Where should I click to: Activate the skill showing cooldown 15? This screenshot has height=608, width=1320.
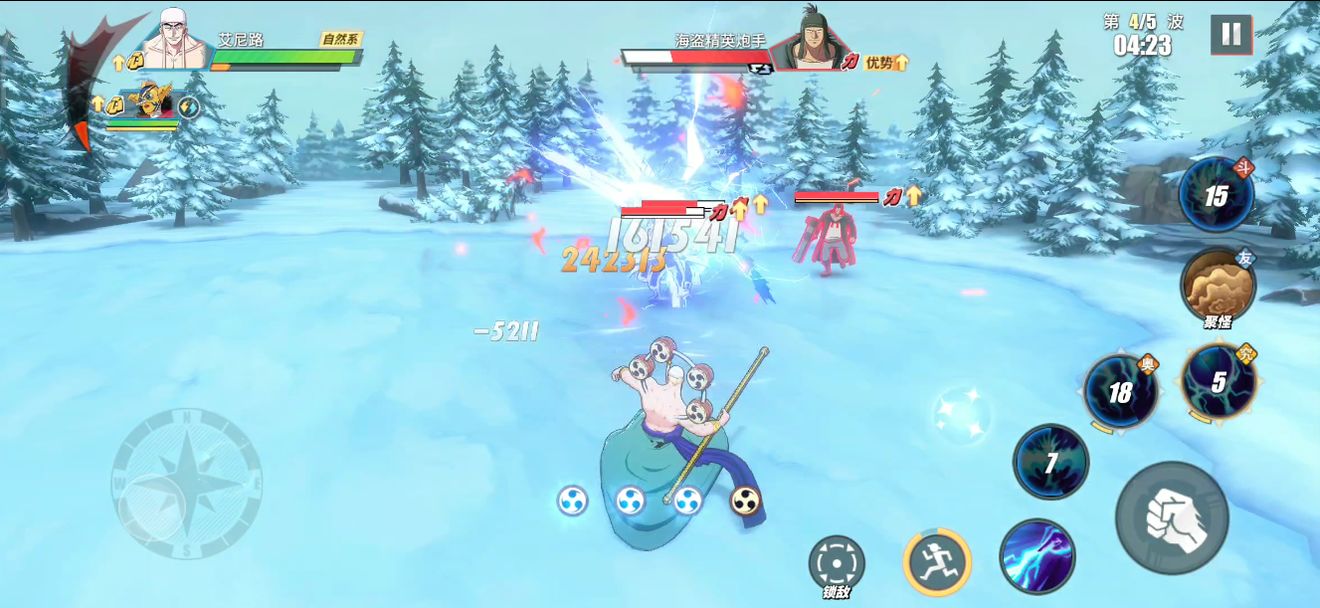[1216, 195]
